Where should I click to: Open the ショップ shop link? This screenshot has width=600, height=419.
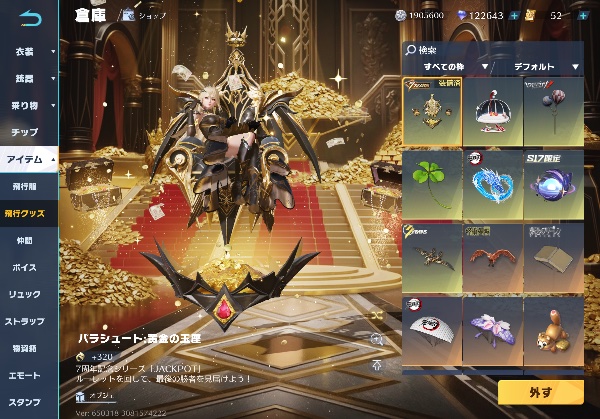[x=144, y=16]
